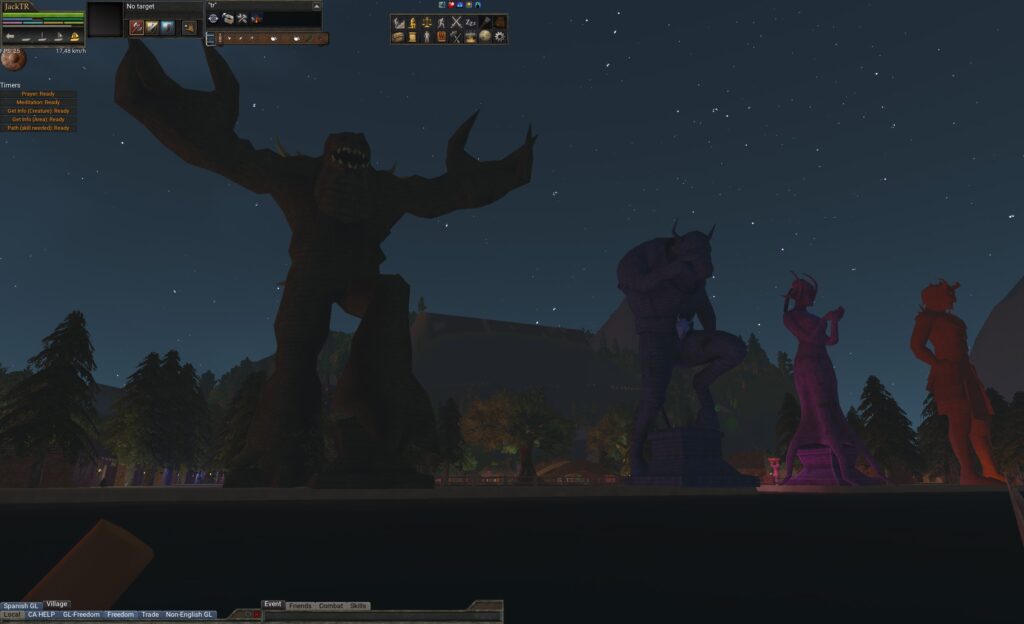Switch to the Village chat tab

(x=57, y=604)
